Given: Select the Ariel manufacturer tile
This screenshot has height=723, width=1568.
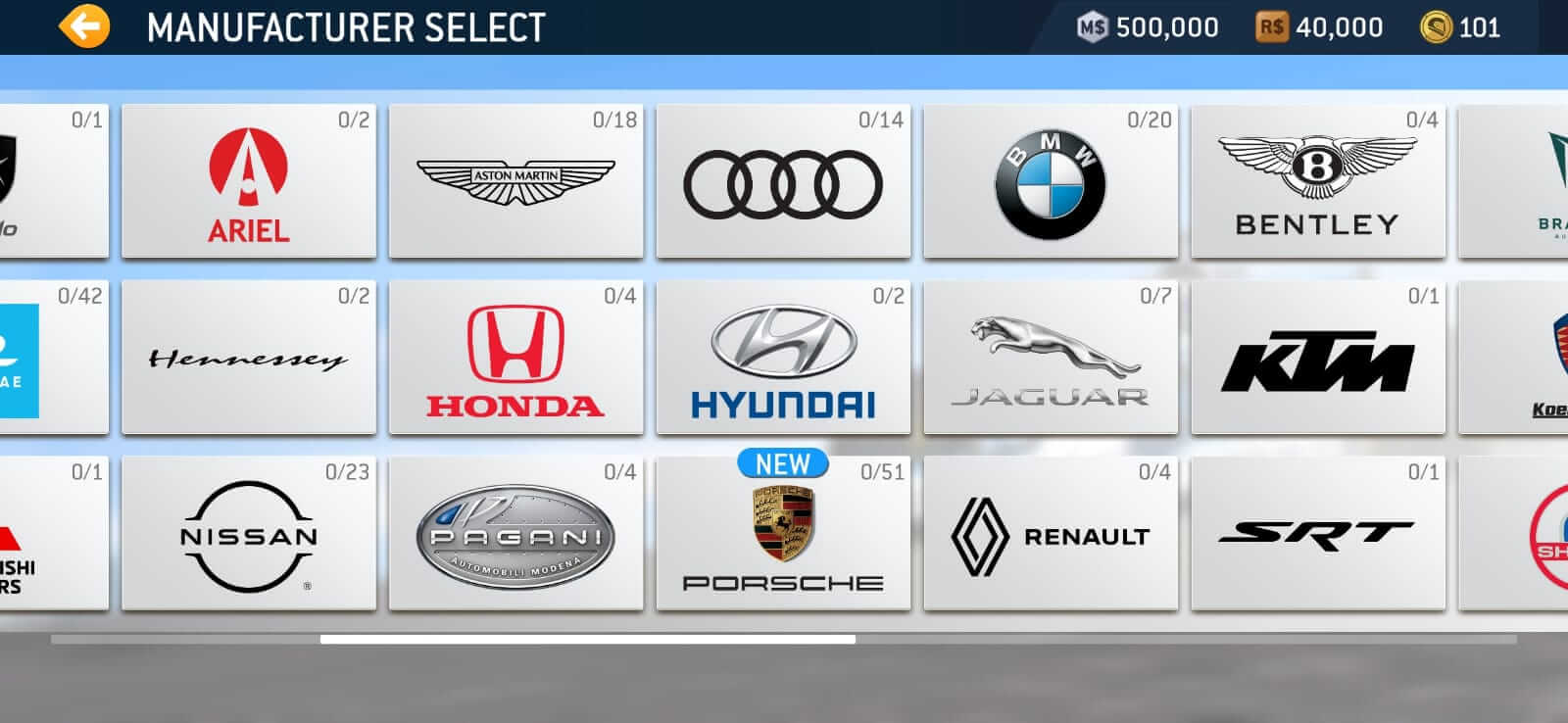Looking at the screenshot, I should [x=248, y=180].
